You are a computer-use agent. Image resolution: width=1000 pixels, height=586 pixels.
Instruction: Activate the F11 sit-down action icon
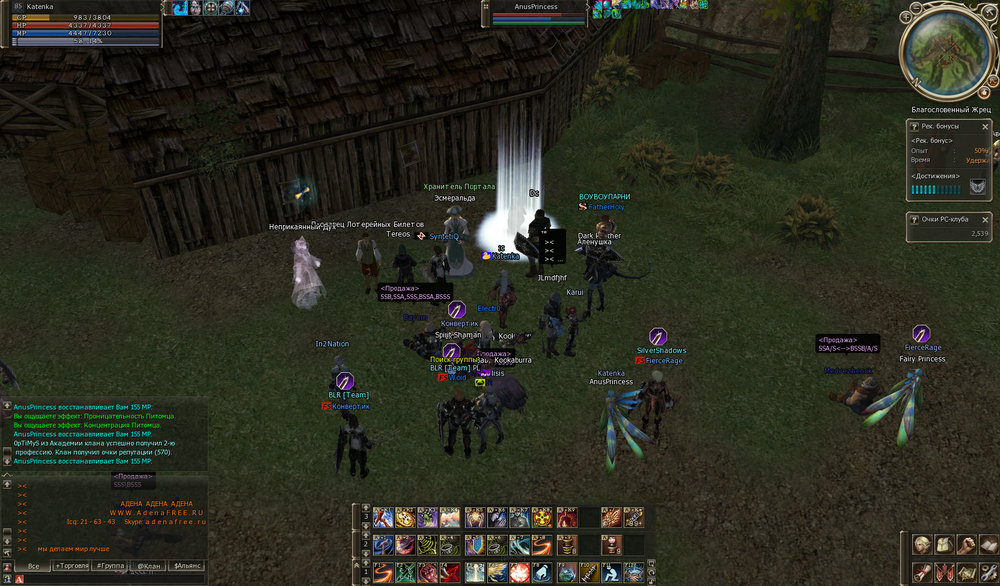pyautogui.click(x=610, y=572)
